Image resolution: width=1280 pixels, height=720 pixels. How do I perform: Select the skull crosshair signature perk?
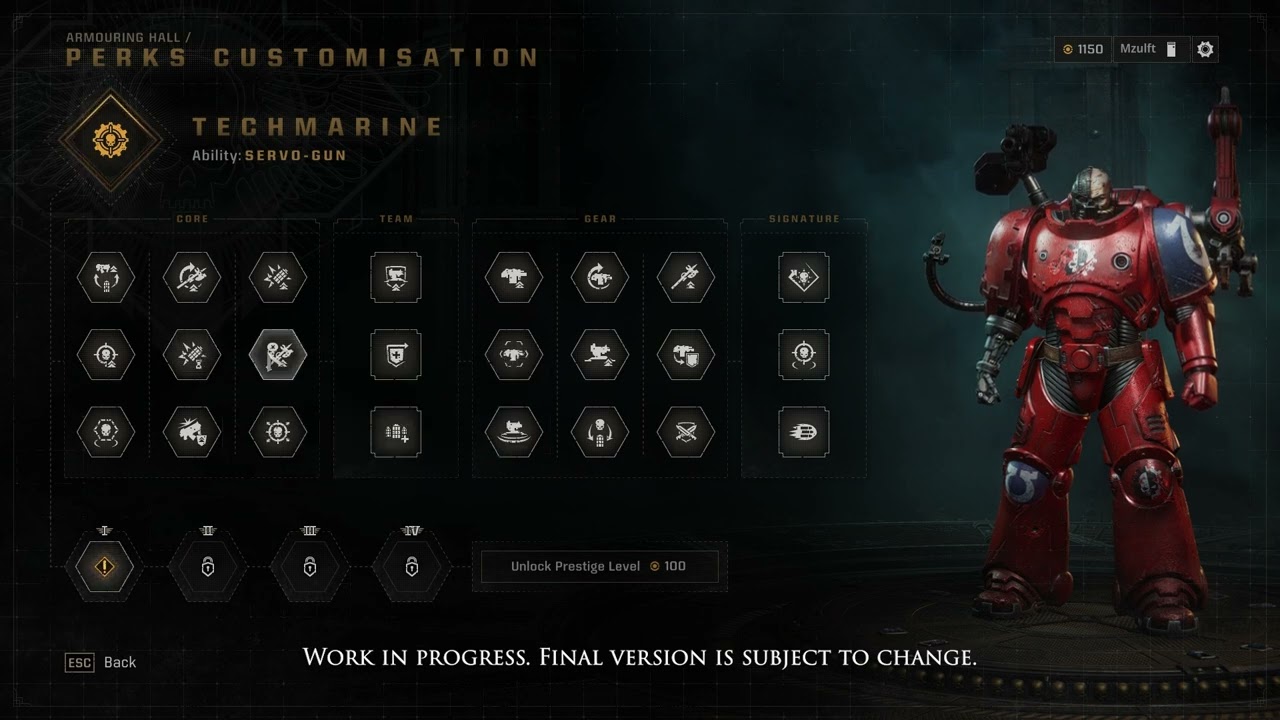pos(803,354)
